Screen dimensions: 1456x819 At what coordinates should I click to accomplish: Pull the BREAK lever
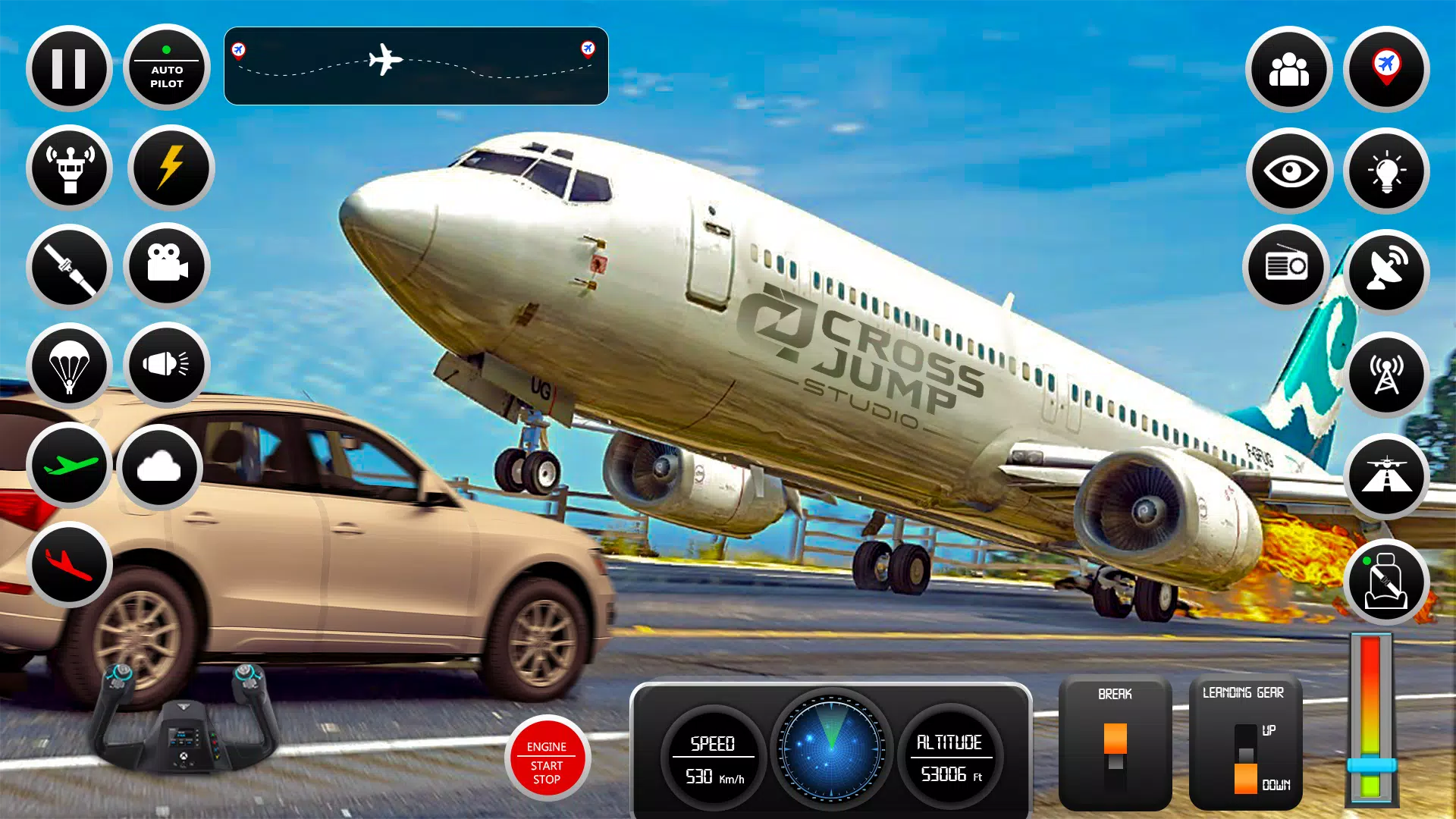[1115, 739]
